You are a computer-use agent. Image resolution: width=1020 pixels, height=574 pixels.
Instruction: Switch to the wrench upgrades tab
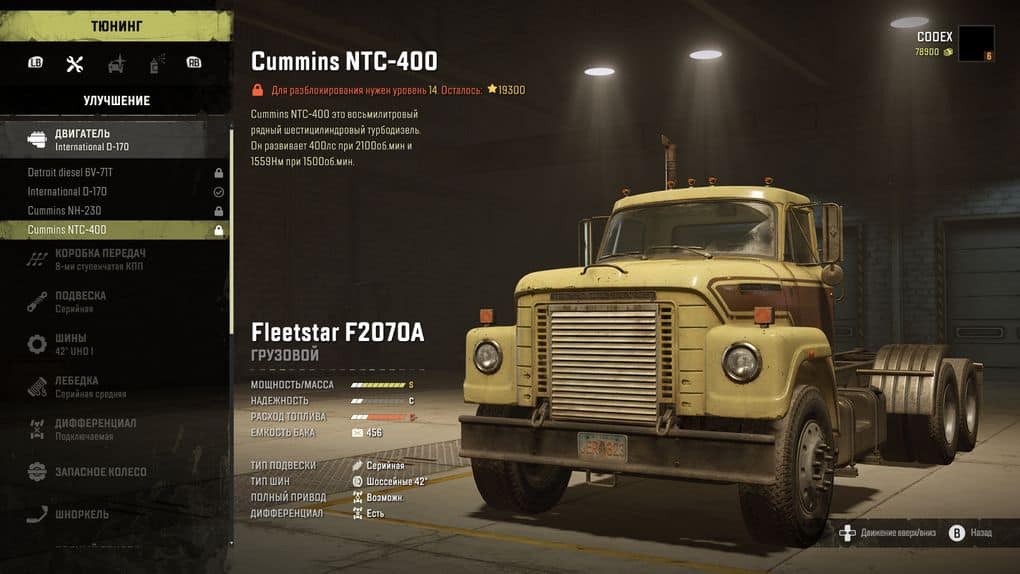[x=74, y=64]
